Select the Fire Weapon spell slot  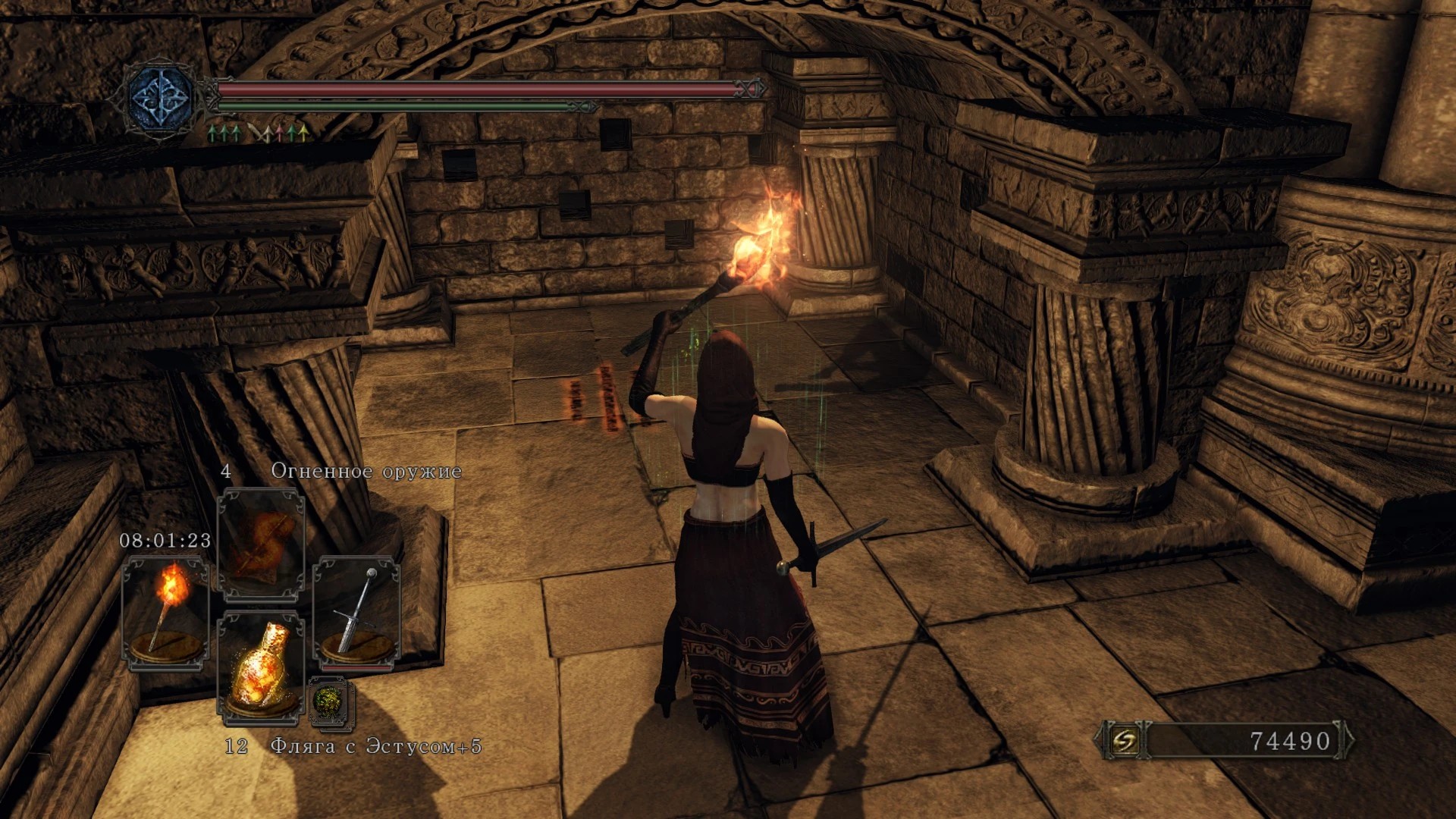tap(261, 544)
